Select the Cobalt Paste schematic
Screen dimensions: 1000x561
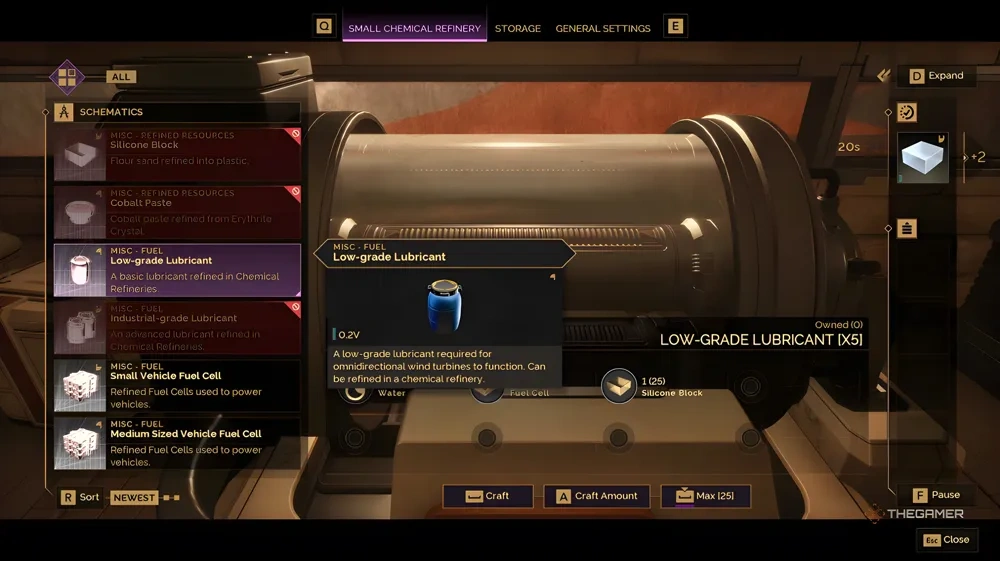tap(177, 211)
